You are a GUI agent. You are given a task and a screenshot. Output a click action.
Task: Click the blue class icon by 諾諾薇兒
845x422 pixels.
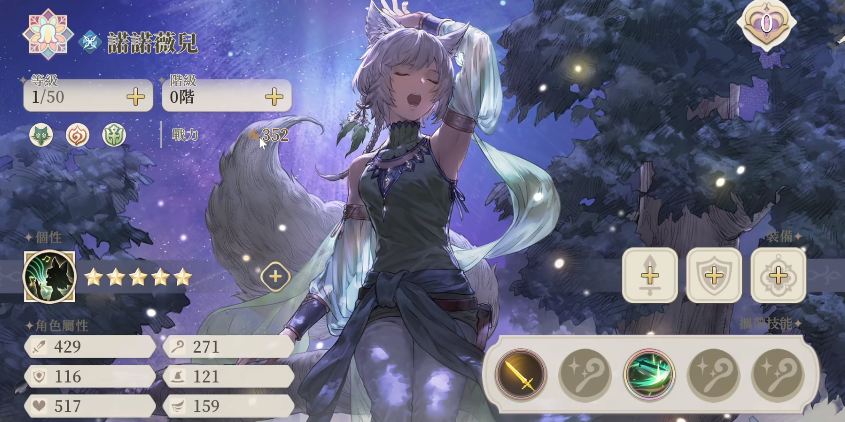(90, 41)
